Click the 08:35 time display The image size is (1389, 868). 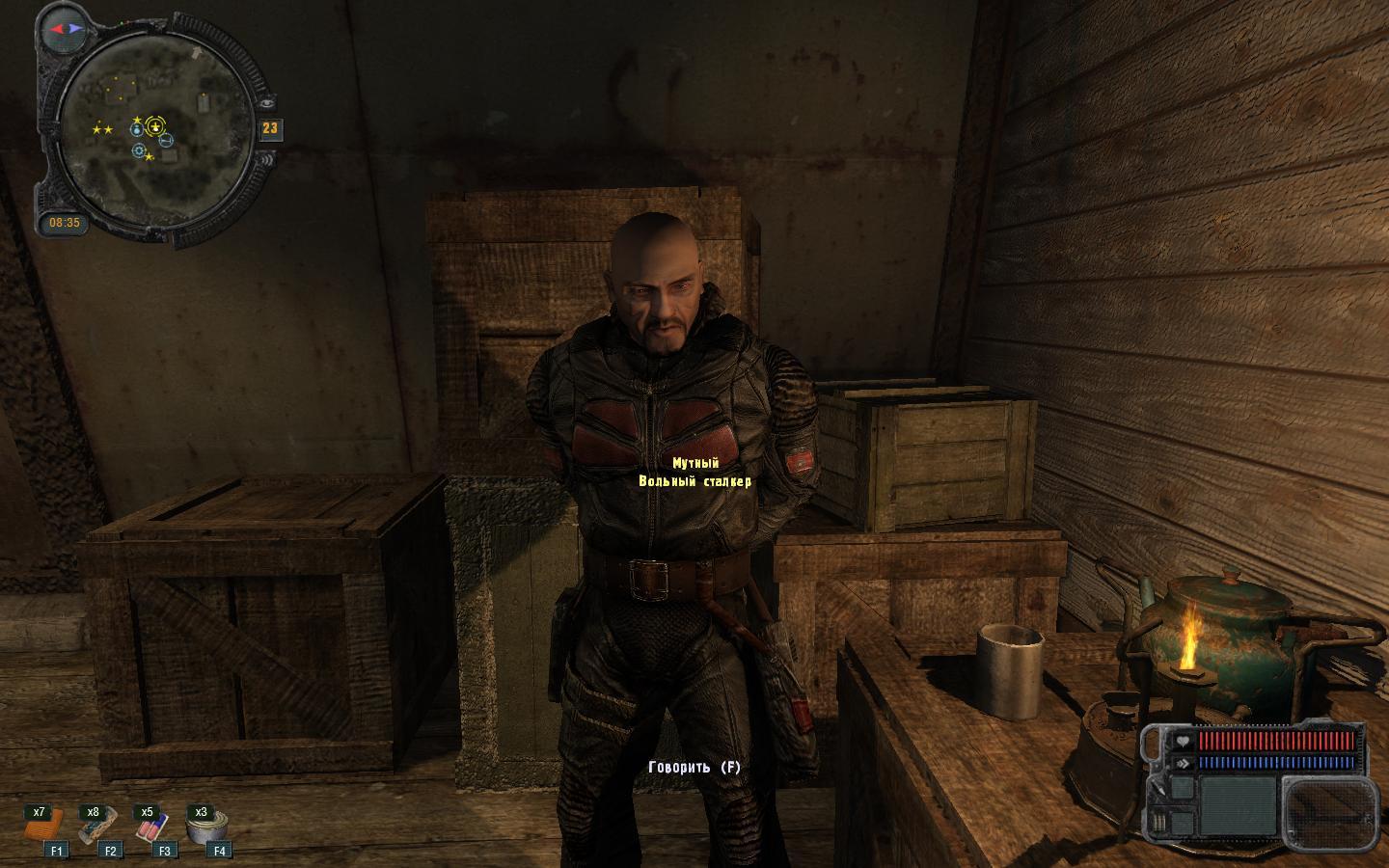pos(64,222)
